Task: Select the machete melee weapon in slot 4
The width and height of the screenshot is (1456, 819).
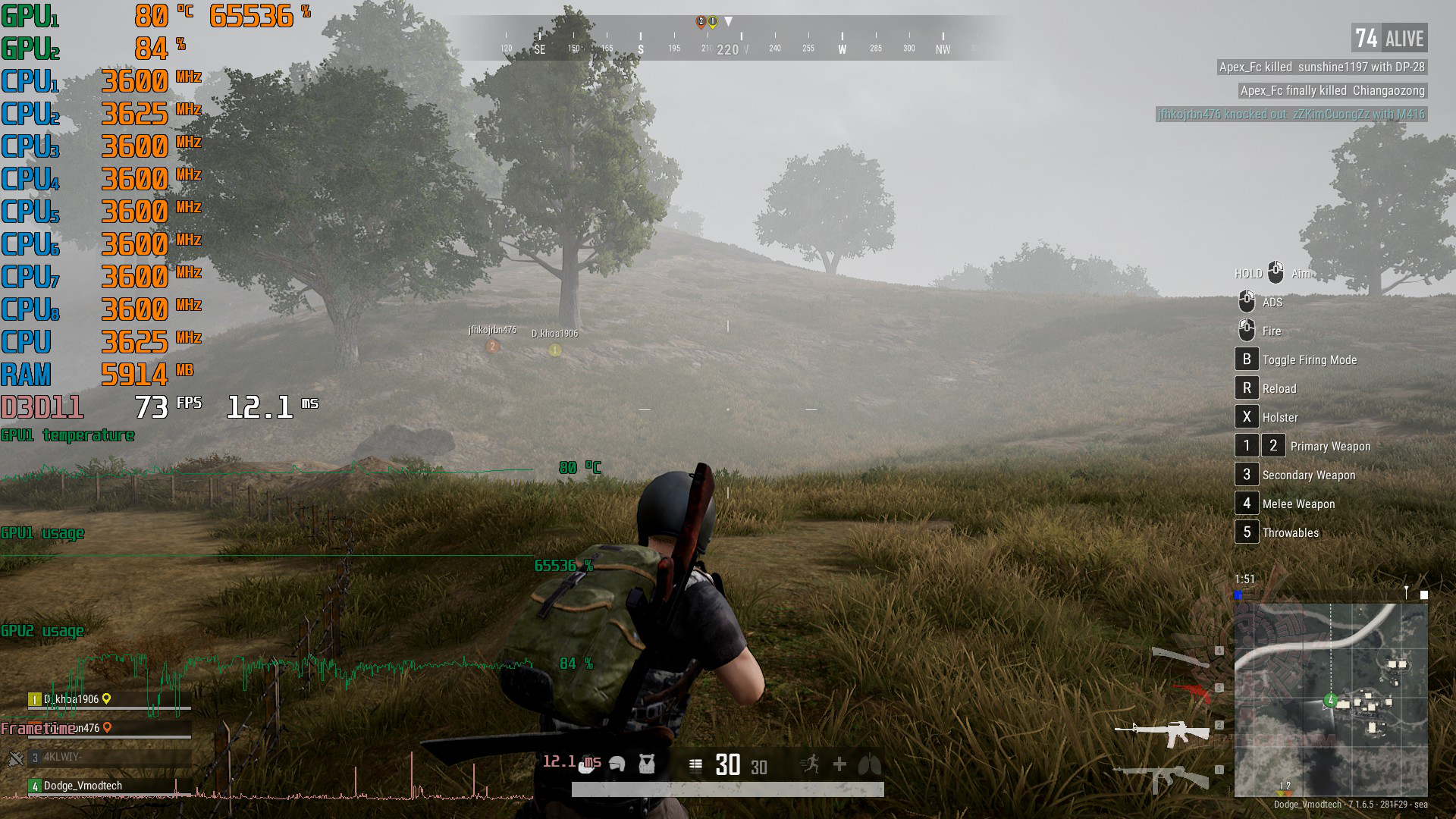Action: (x=1181, y=657)
